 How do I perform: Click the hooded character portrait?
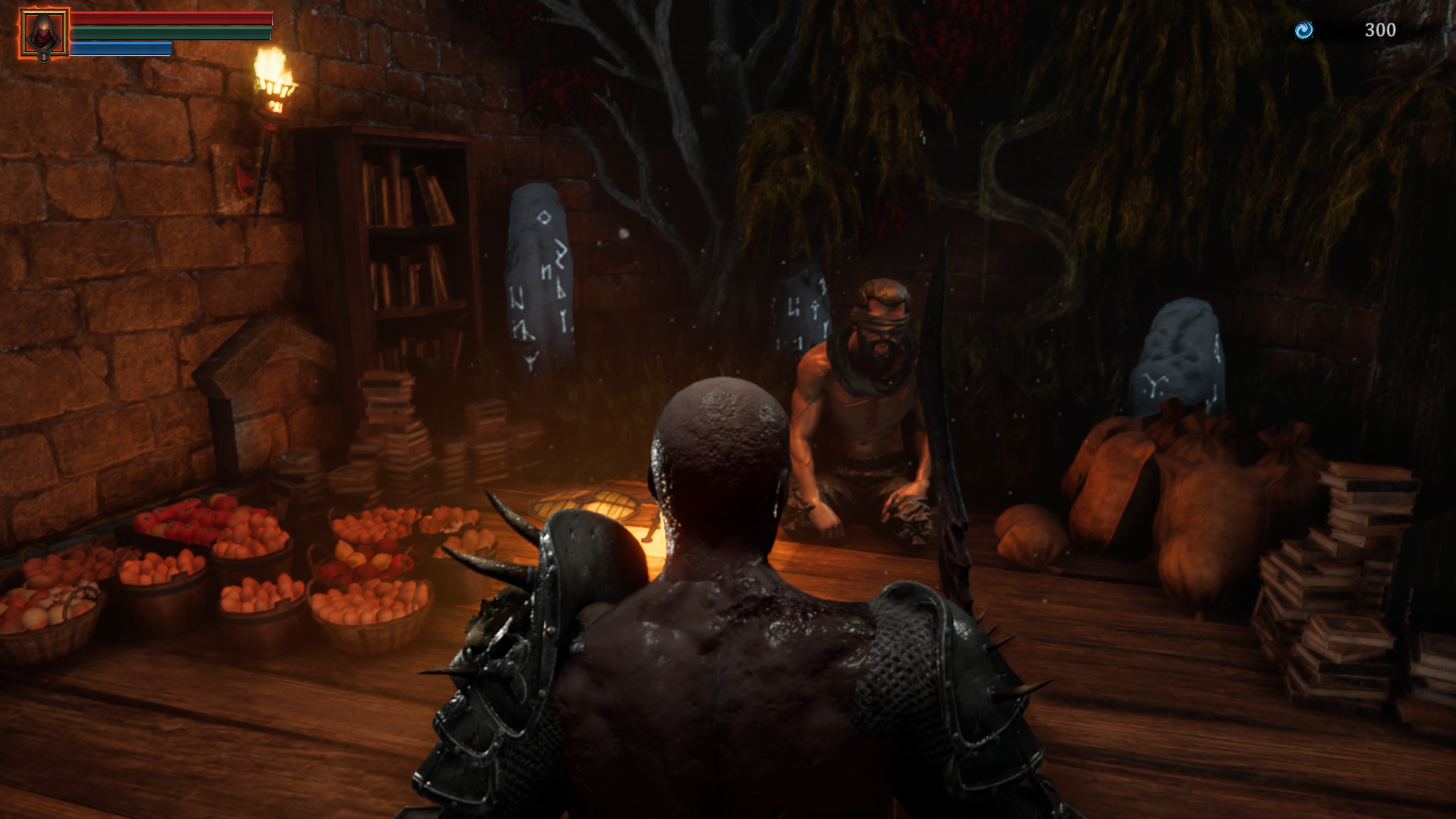[44, 33]
